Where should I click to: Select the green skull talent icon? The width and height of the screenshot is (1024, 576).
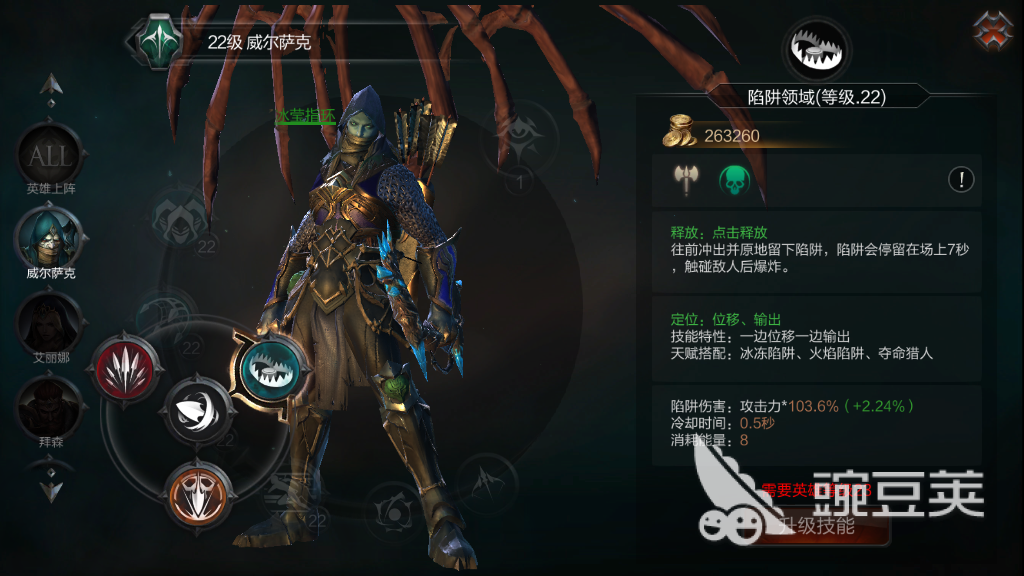pos(735,180)
